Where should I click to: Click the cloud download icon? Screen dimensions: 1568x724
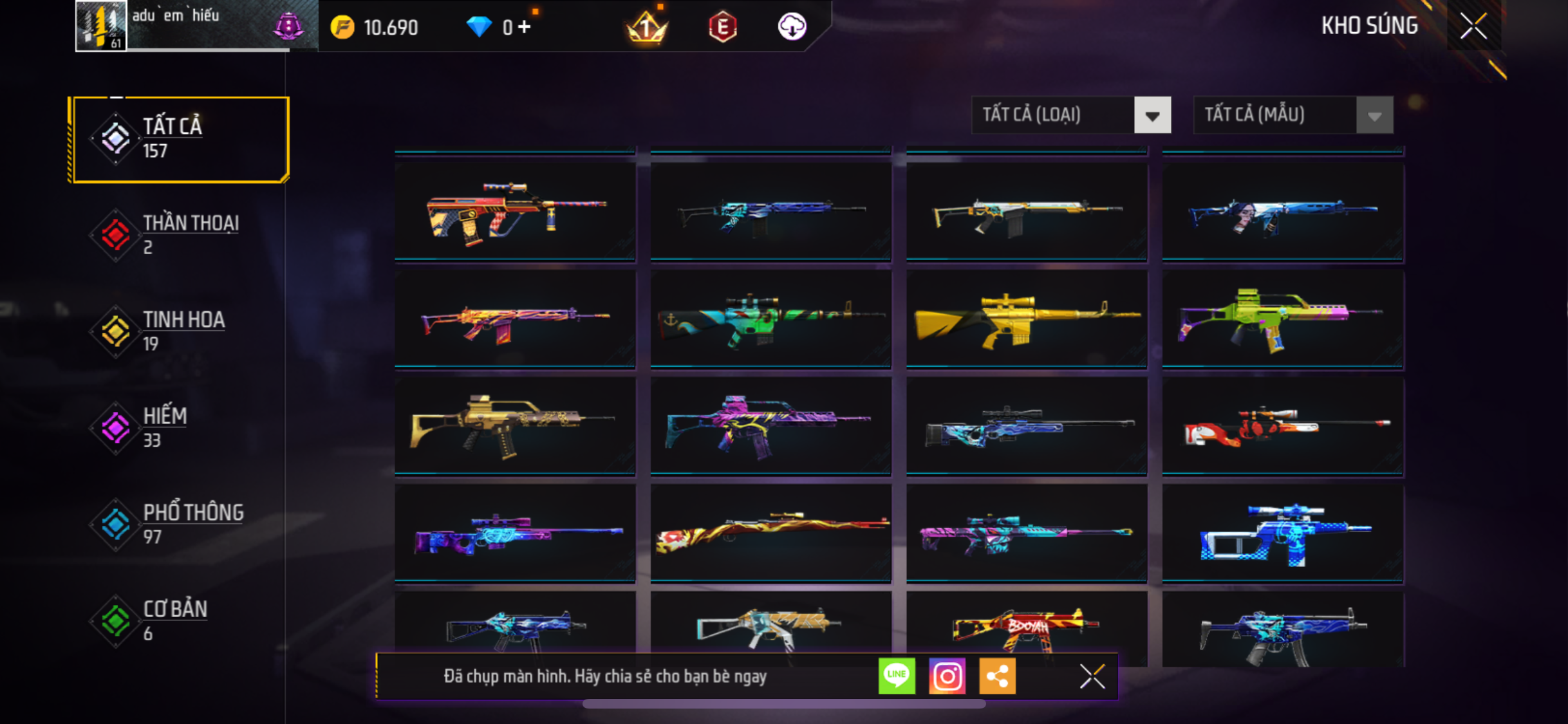tap(792, 27)
